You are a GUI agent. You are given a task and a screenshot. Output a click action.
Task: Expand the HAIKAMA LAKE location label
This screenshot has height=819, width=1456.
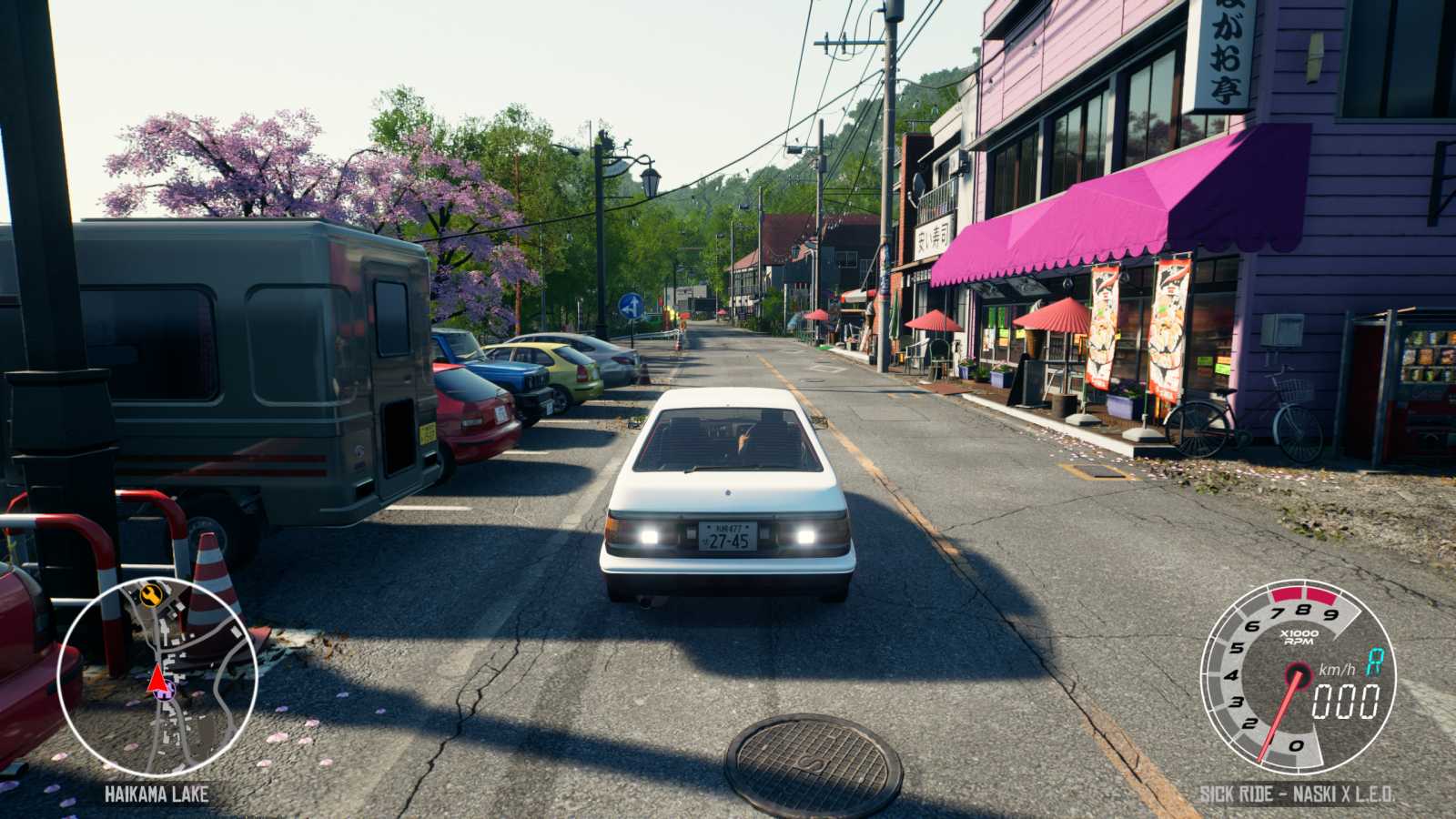coord(157,792)
